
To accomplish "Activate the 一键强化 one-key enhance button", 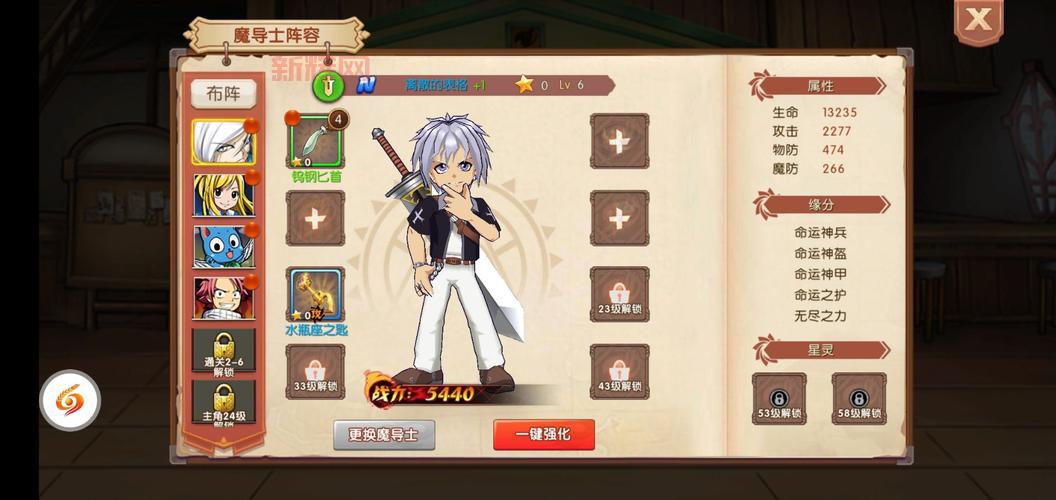I will [543, 435].
